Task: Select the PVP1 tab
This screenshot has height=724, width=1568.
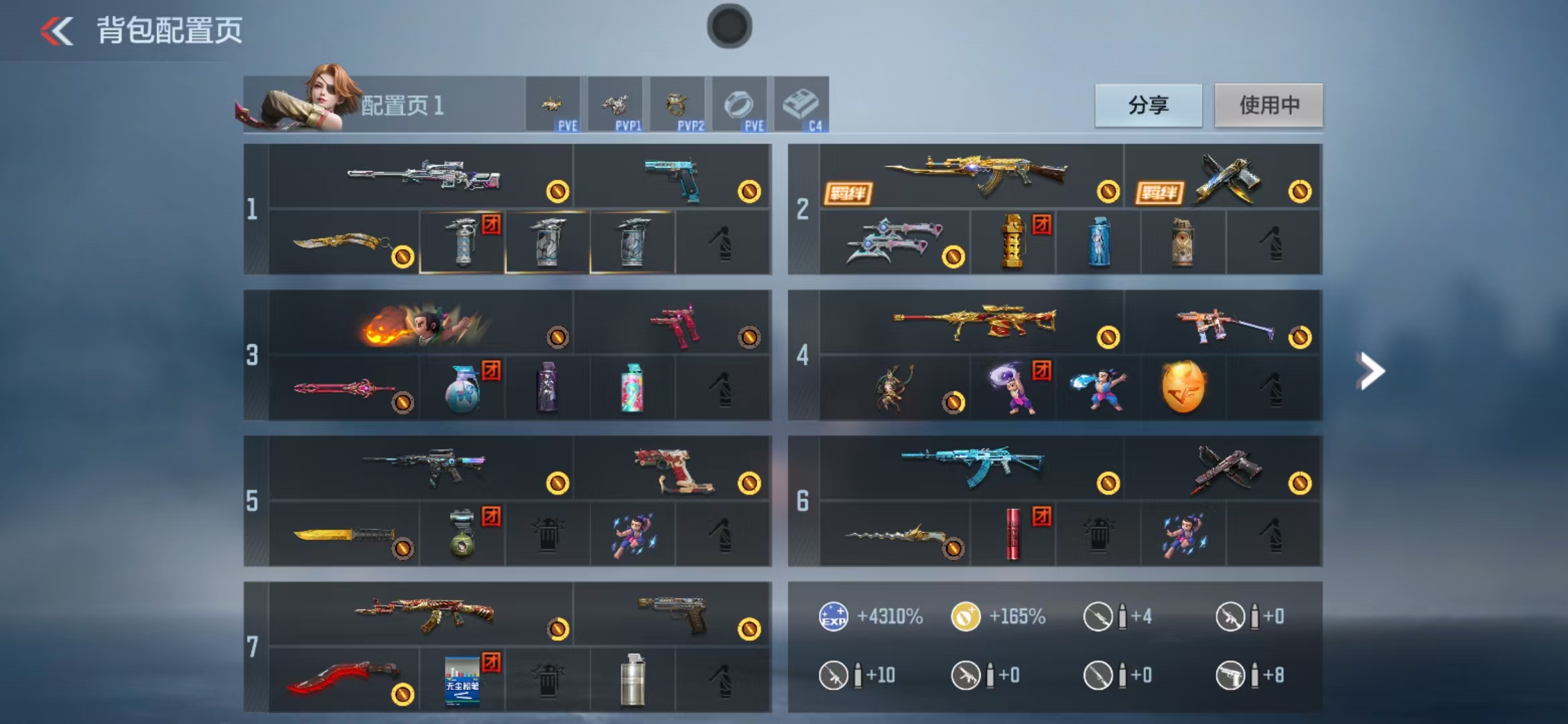Action: coord(615,105)
